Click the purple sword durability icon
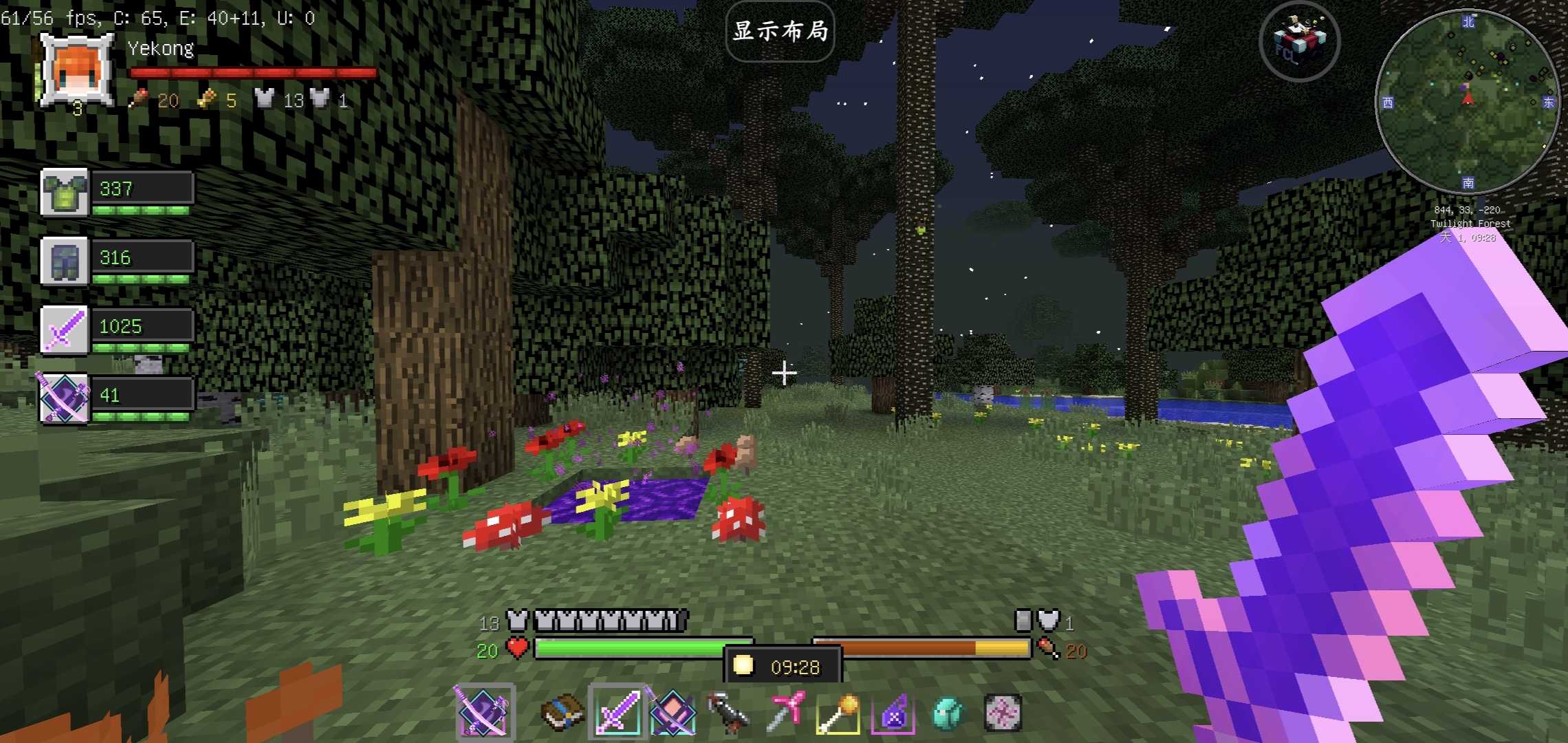Viewport: 1568px width, 743px height. point(65,330)
